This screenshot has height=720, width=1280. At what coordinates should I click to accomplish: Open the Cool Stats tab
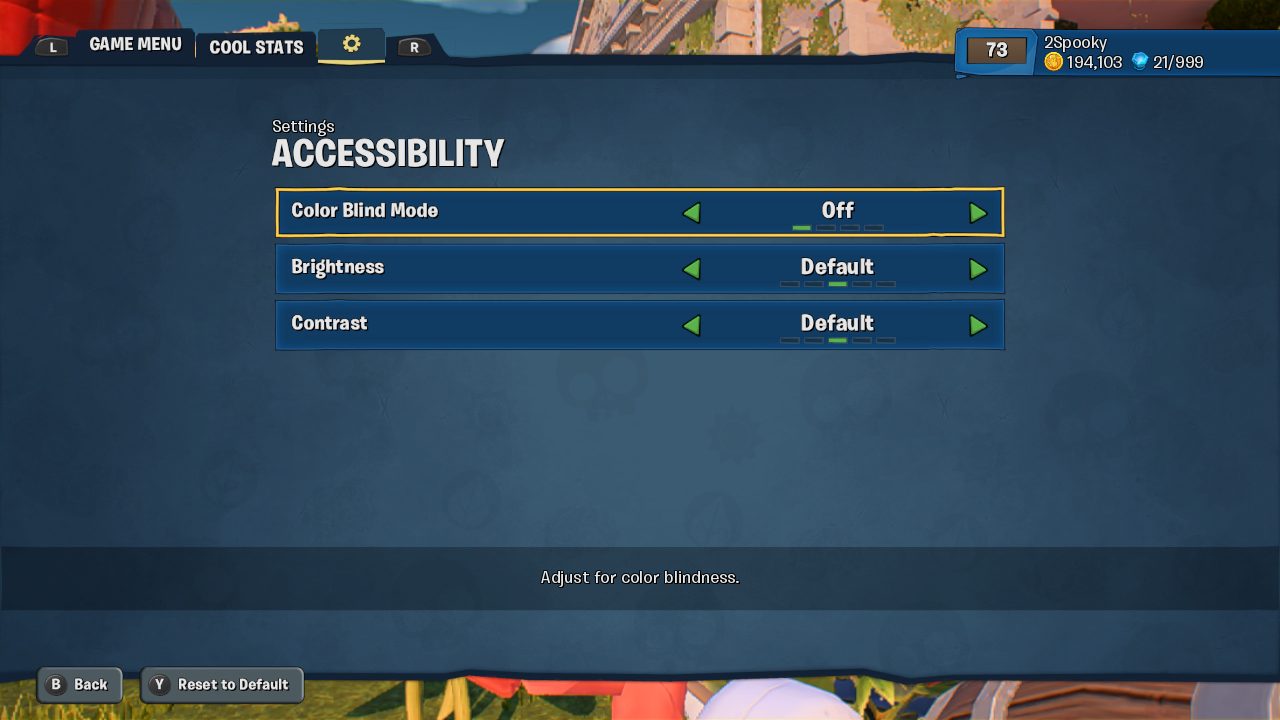tap(255, 47)
